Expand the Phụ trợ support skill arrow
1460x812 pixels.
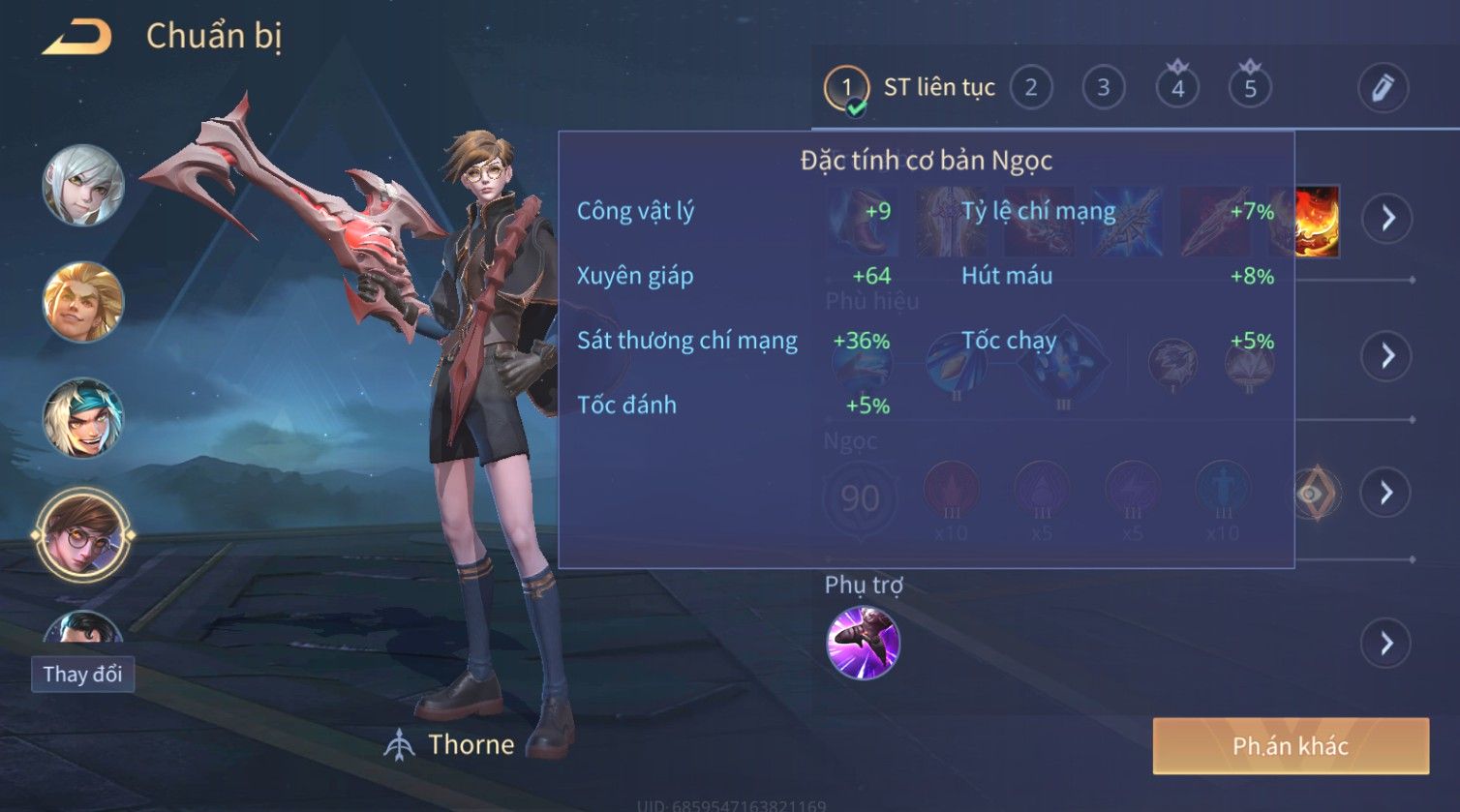click(x=1386, y=643)
